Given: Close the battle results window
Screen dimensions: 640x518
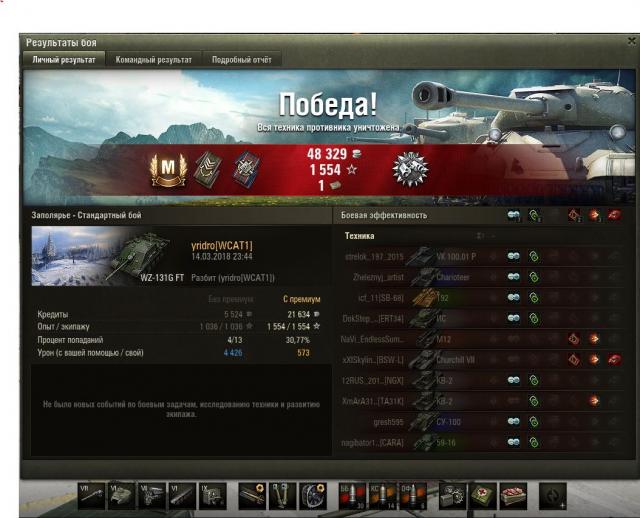Looking at the screenshot, I should tap(631, 42).
